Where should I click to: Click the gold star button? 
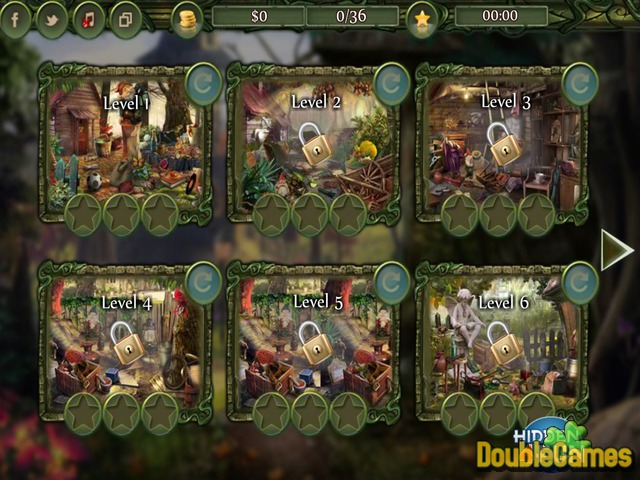[x=422, y=18]
